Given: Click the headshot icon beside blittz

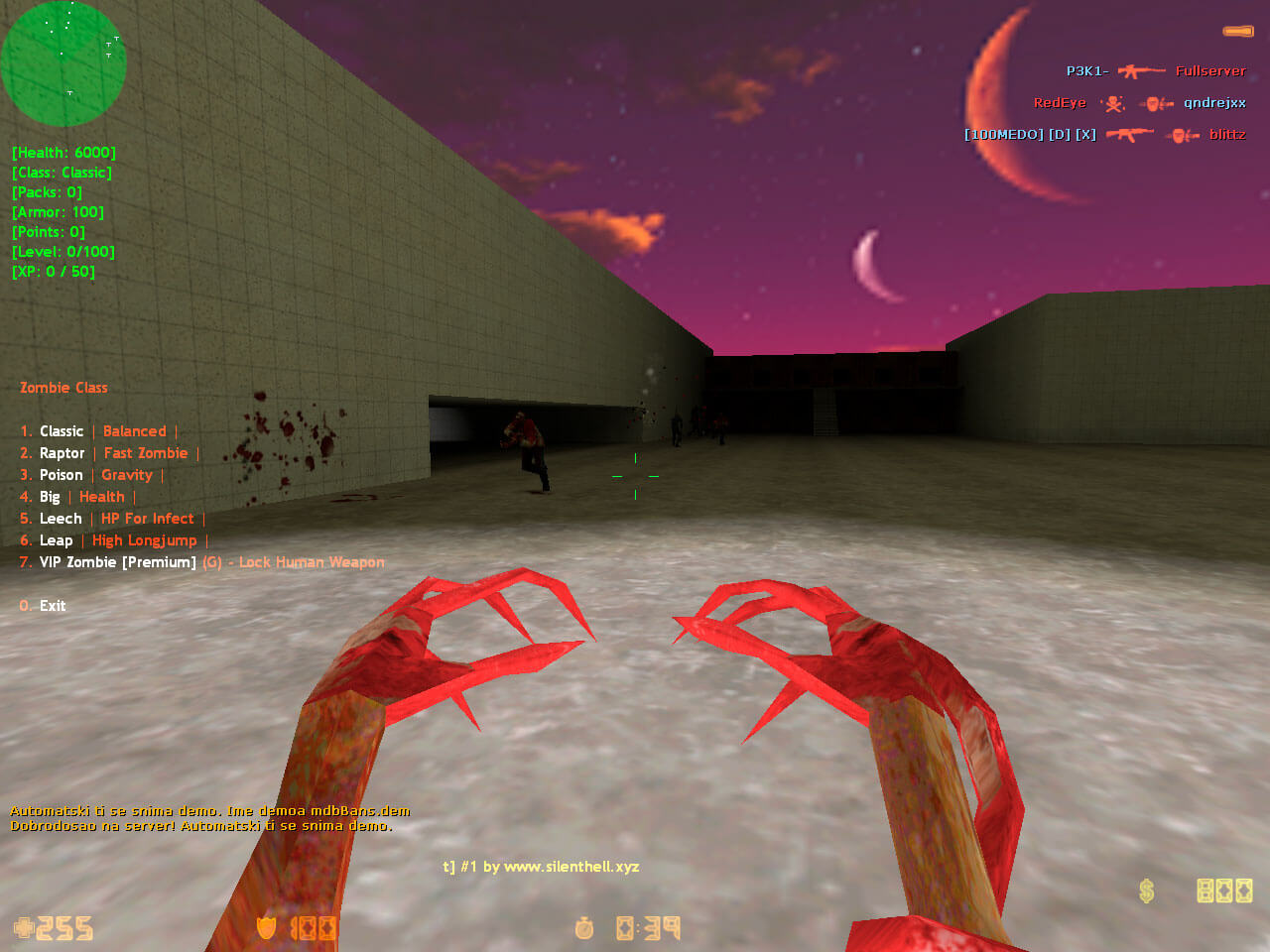Looking at the screenshot, I should (1182, 135).
